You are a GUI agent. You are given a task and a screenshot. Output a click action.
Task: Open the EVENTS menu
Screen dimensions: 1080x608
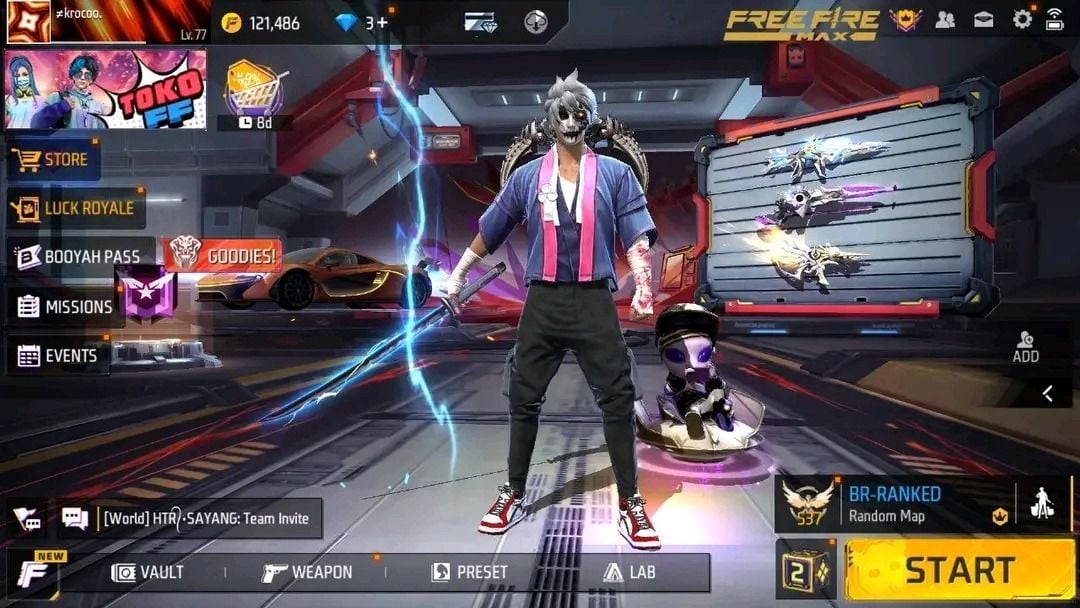click(x=59, y=356)
